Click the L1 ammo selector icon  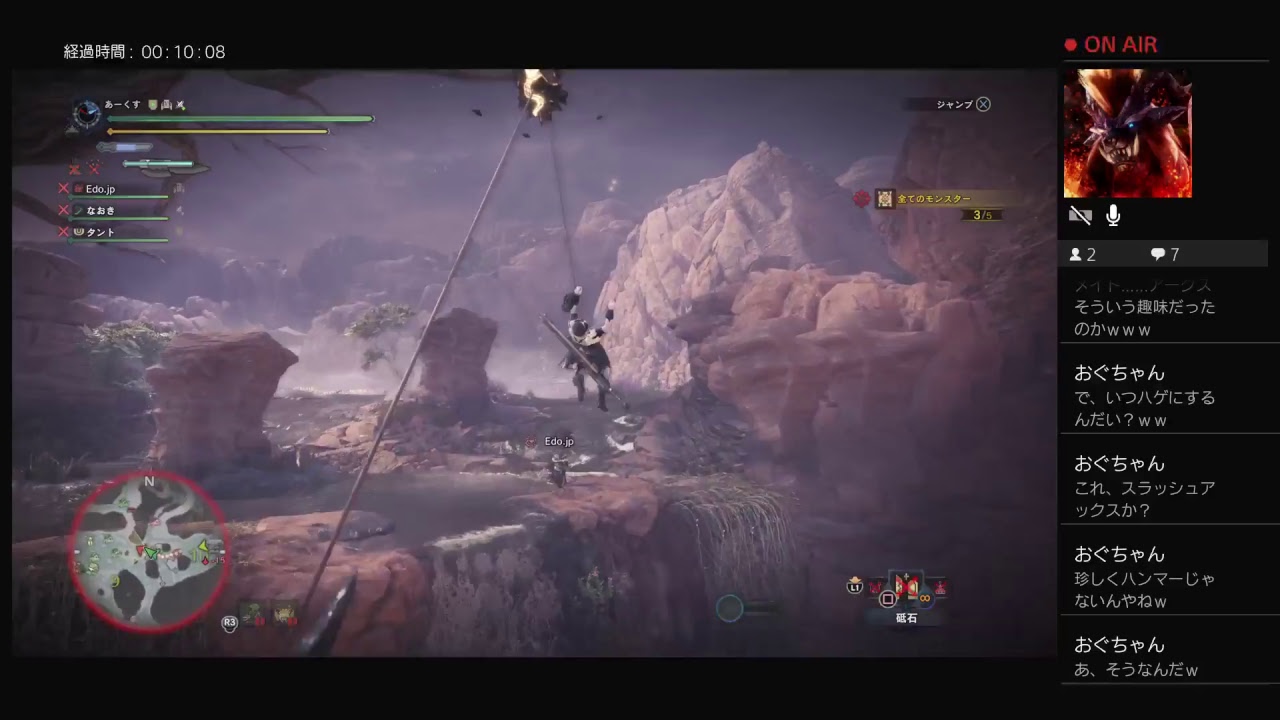click(x=854, y=587)
